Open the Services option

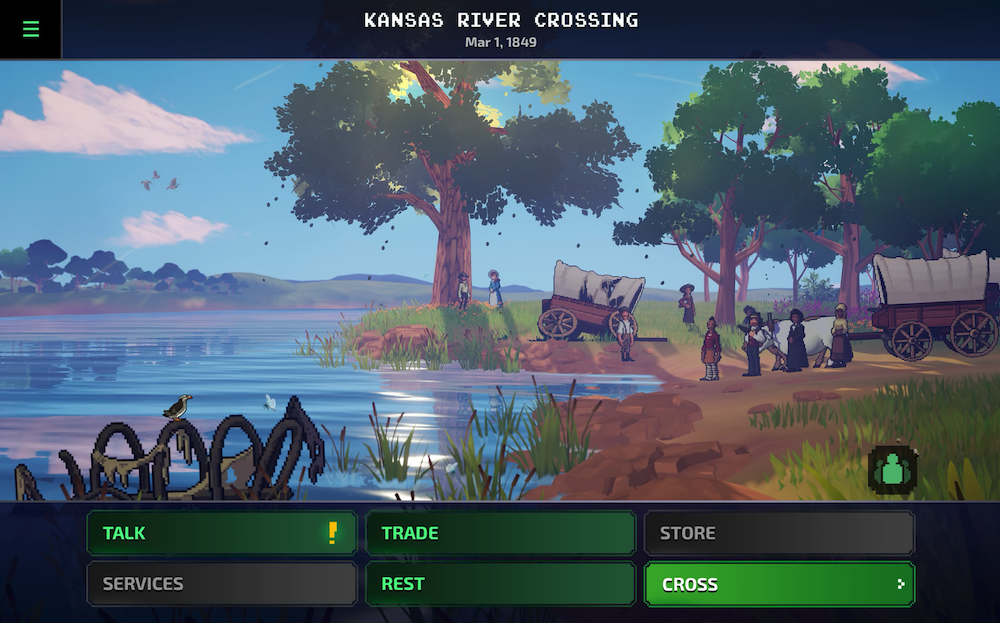click(x=221, y=584)
